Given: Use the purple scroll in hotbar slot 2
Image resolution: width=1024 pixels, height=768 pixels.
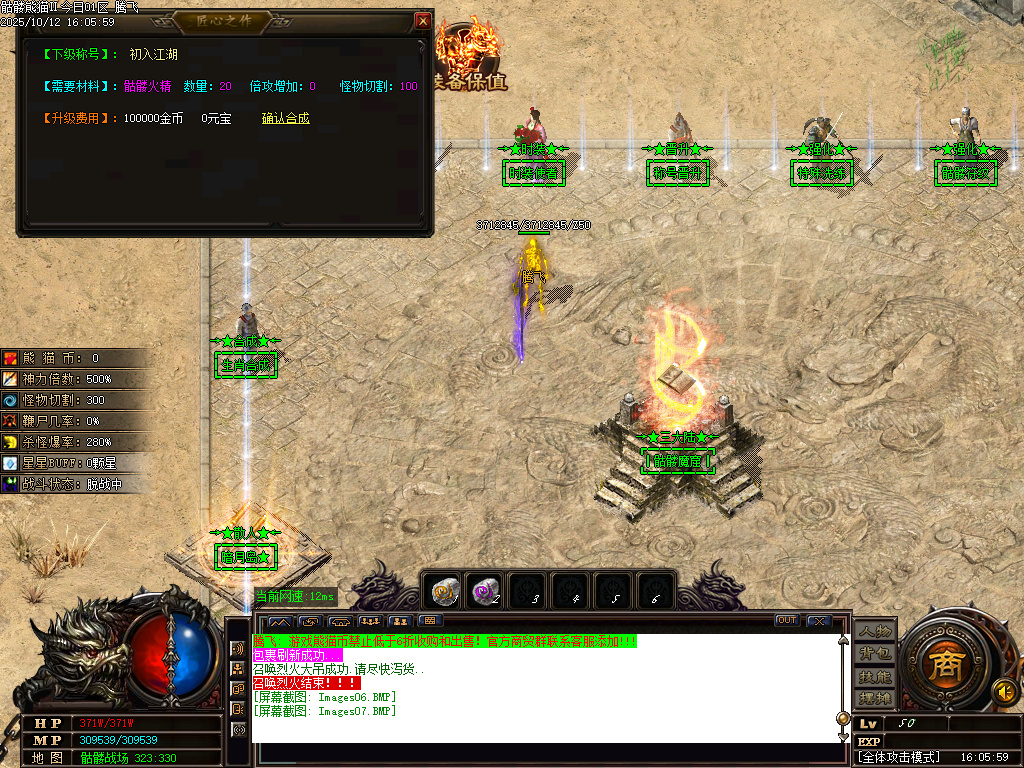Looking at the screenshot, I should coord(487,591).
